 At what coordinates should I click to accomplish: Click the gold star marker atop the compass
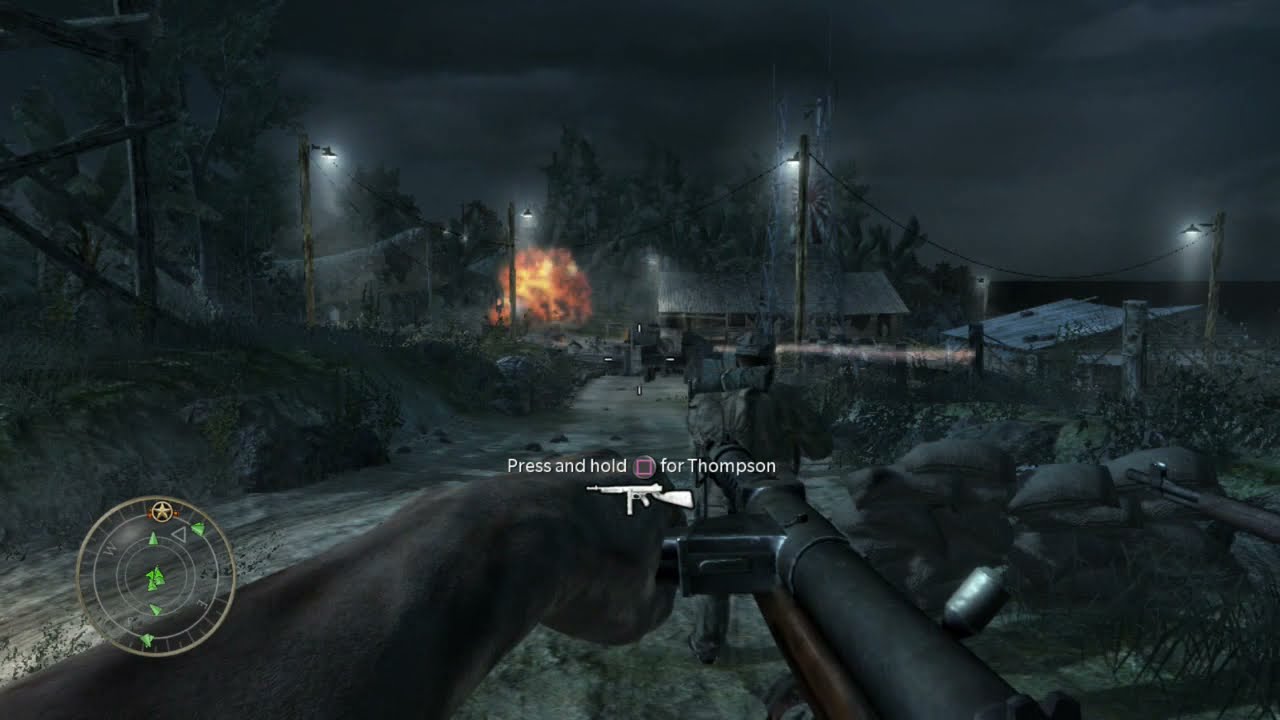click(x=161, y=510)
